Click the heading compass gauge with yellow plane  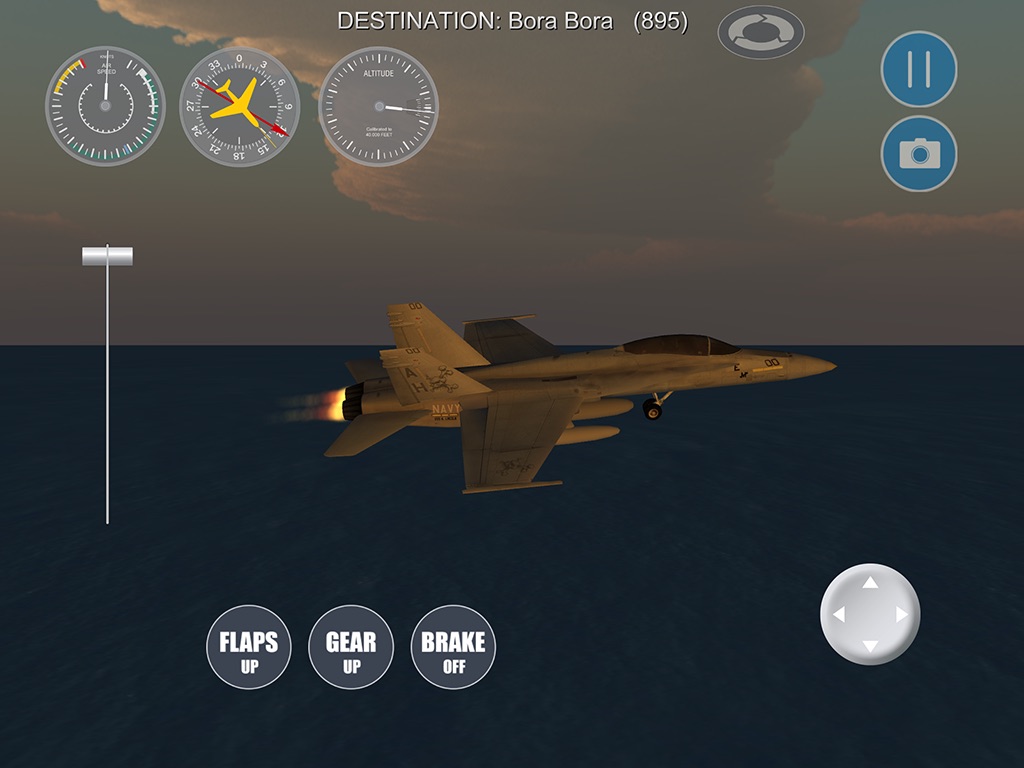[x=239, y=107]
